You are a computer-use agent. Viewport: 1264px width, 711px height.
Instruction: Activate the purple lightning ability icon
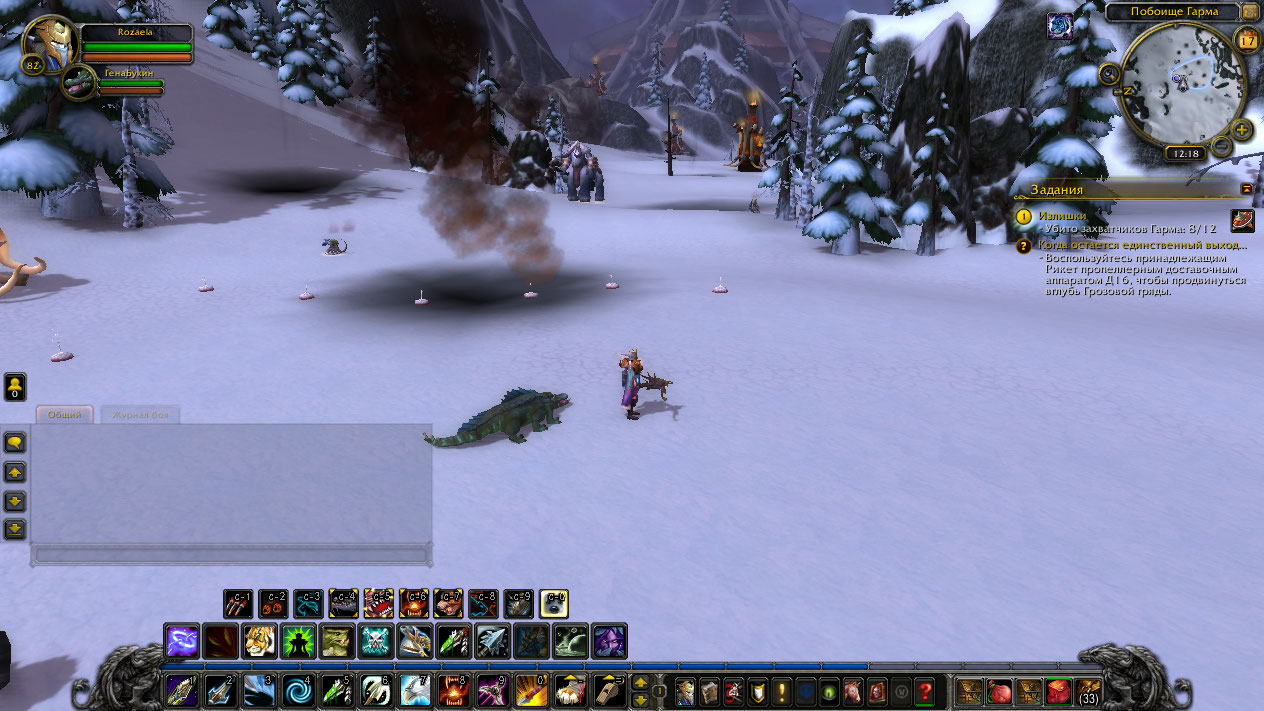[182, 641]
